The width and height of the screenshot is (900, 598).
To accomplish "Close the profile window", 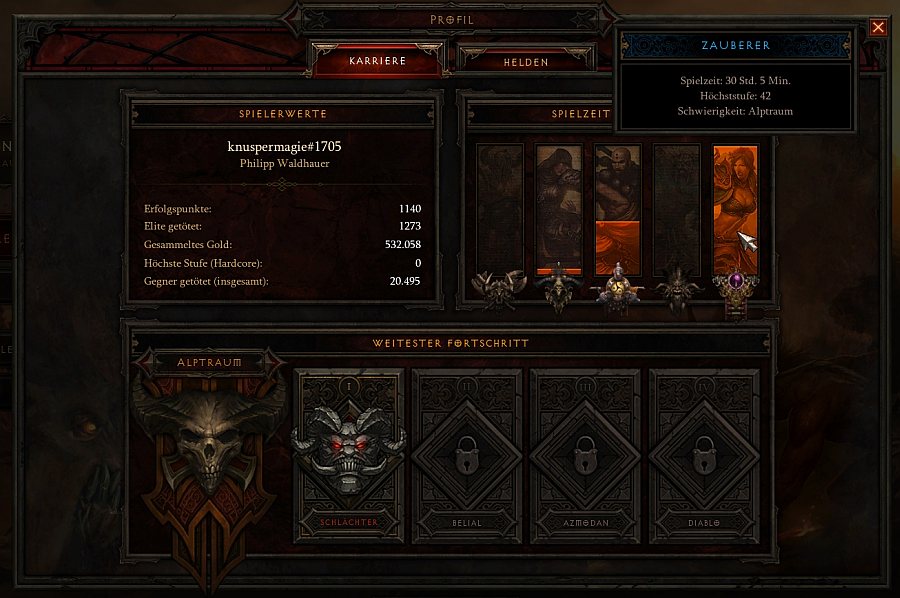I will point(878,27).
